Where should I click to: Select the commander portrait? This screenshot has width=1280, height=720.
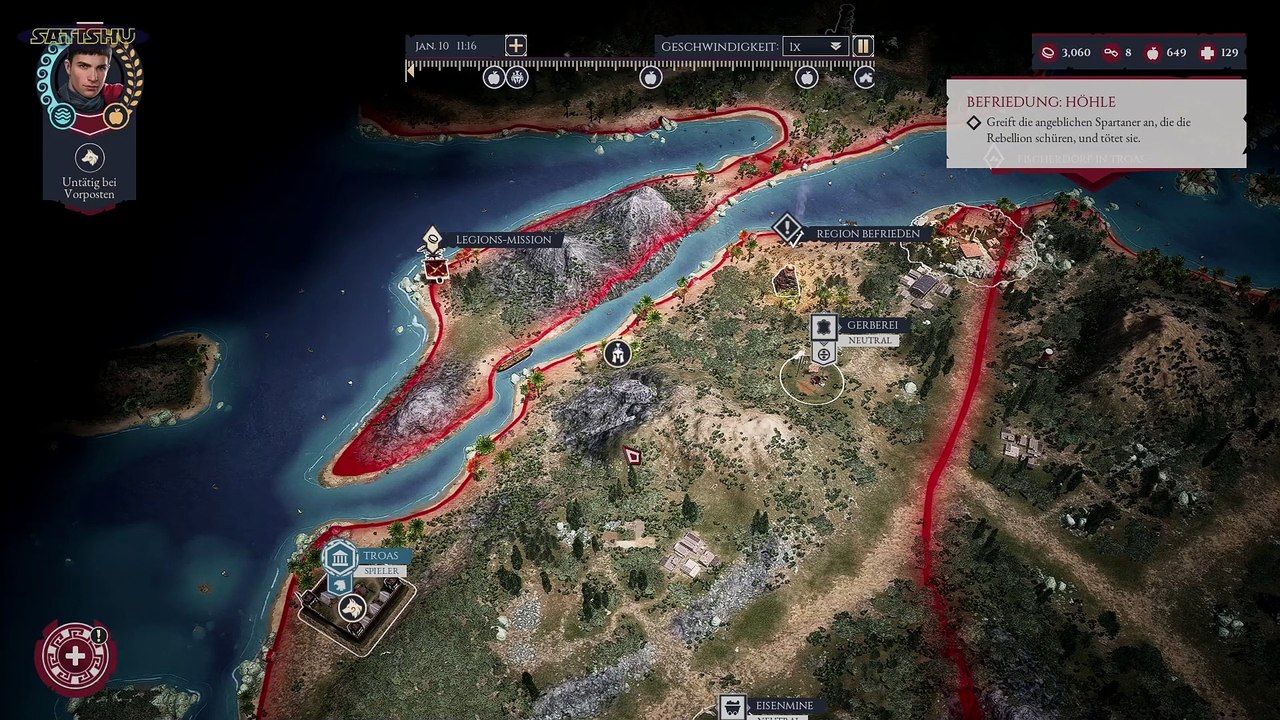pyautogui.click(x=90, y=78)
